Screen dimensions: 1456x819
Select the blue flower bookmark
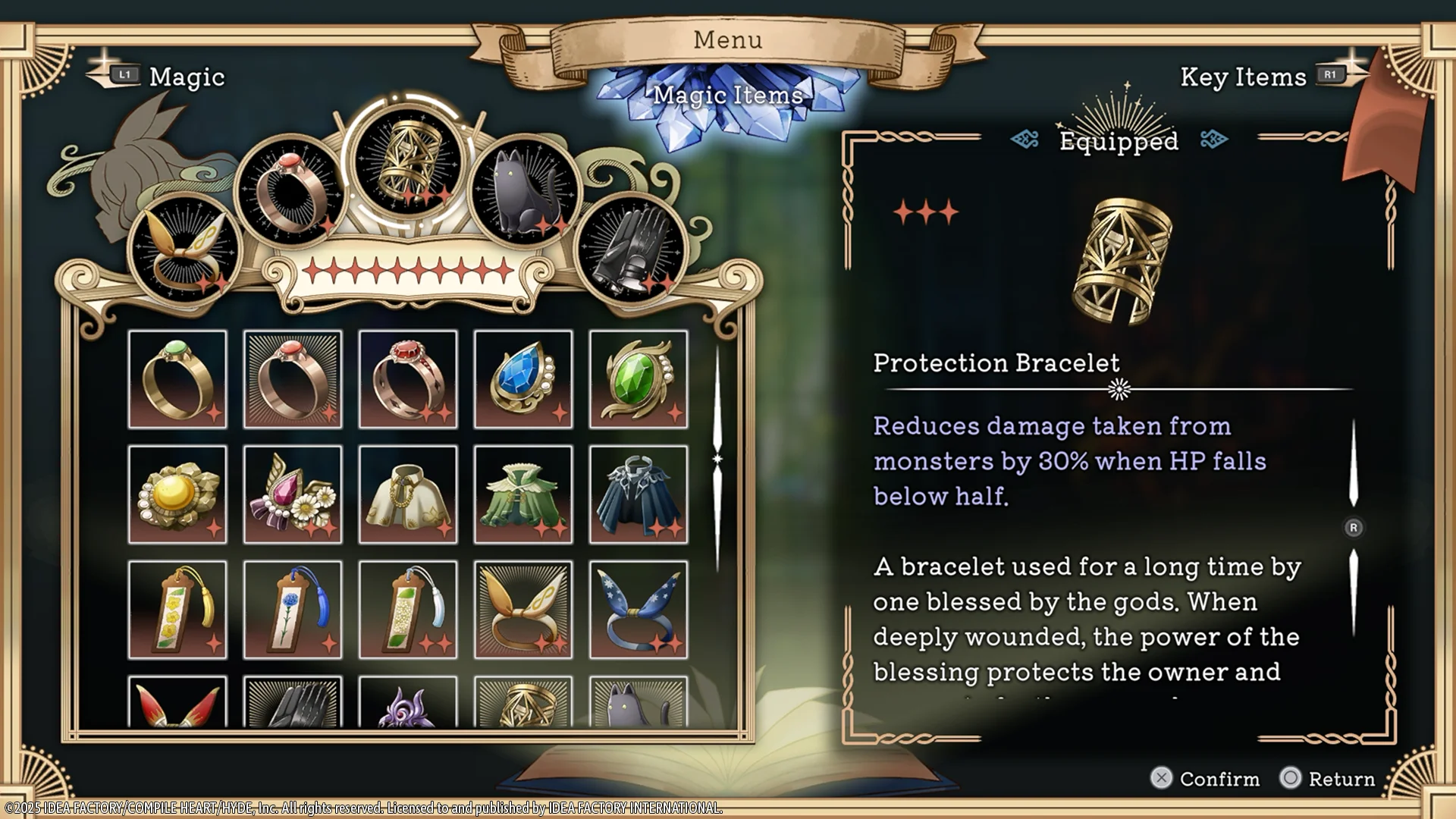(x=293, y=610)
